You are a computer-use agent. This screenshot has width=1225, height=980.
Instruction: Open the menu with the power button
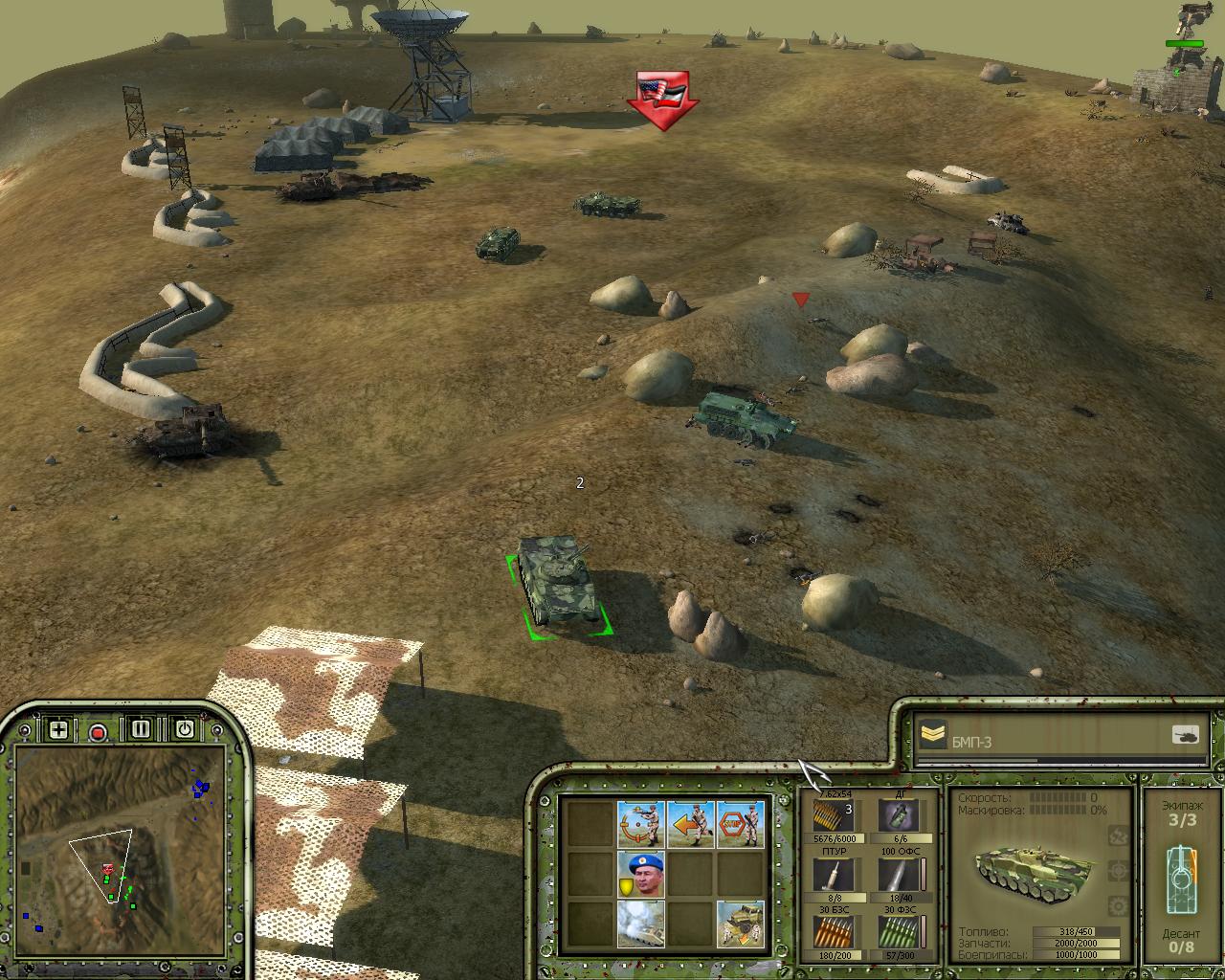click(x=185, y=729)
